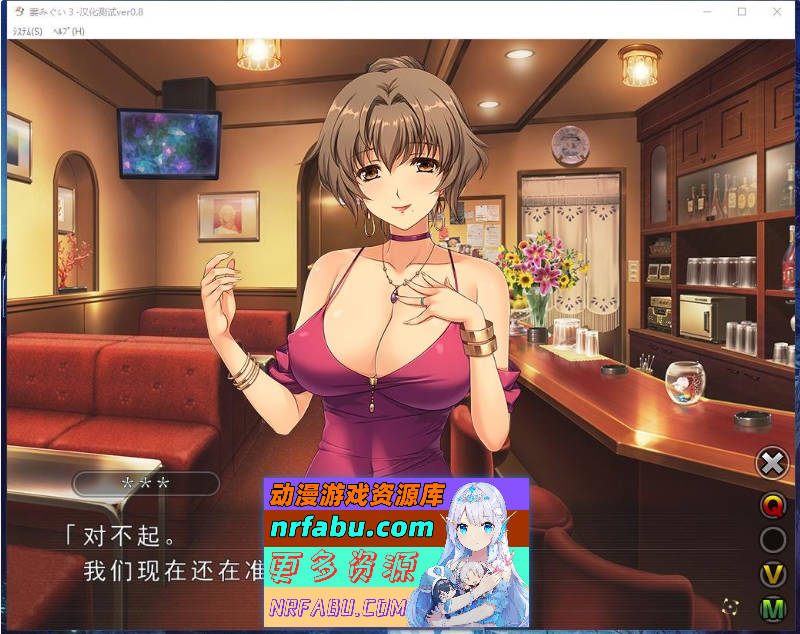
Task: Open the システム(S) menu
Action: (x=27, y=31)
